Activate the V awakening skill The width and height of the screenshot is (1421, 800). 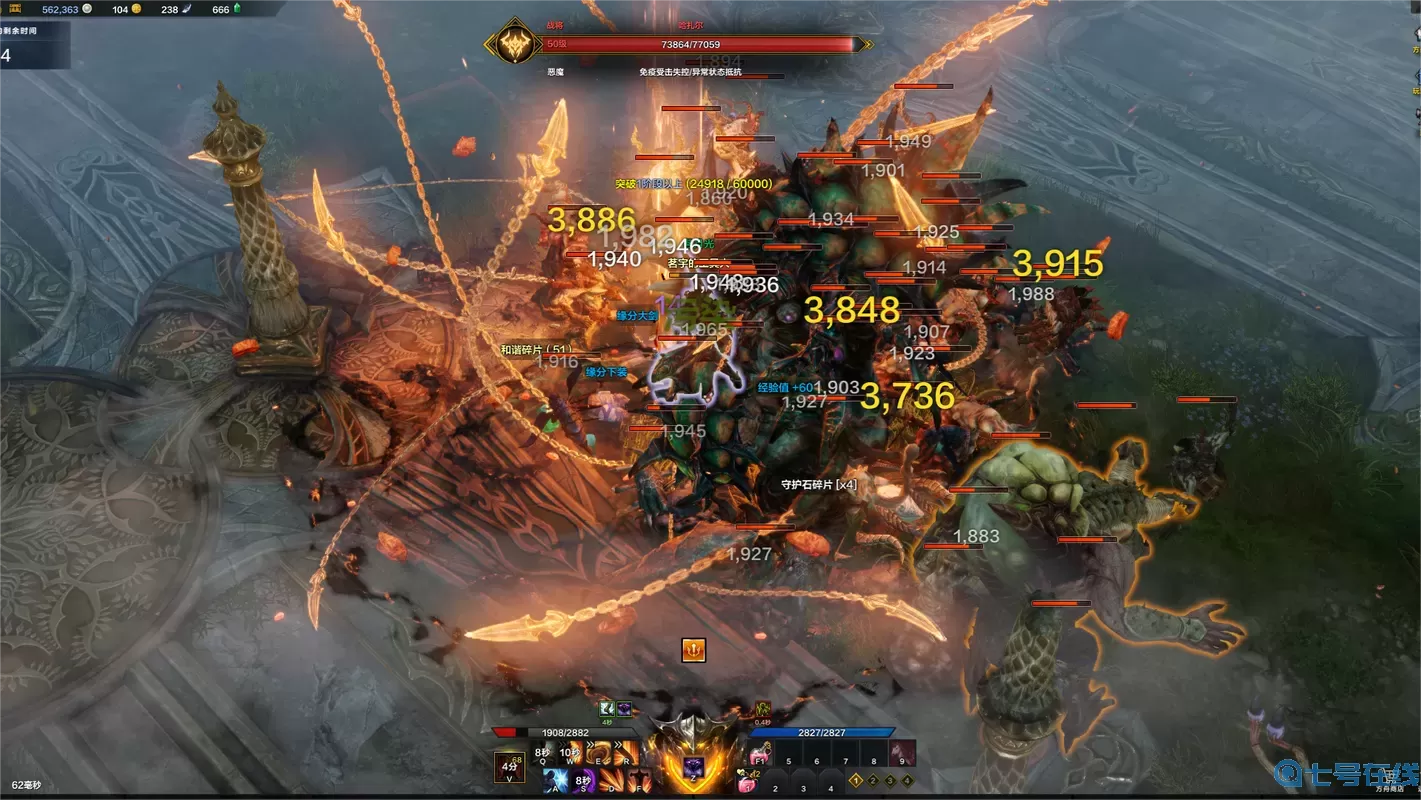click(x=510, y=767)
